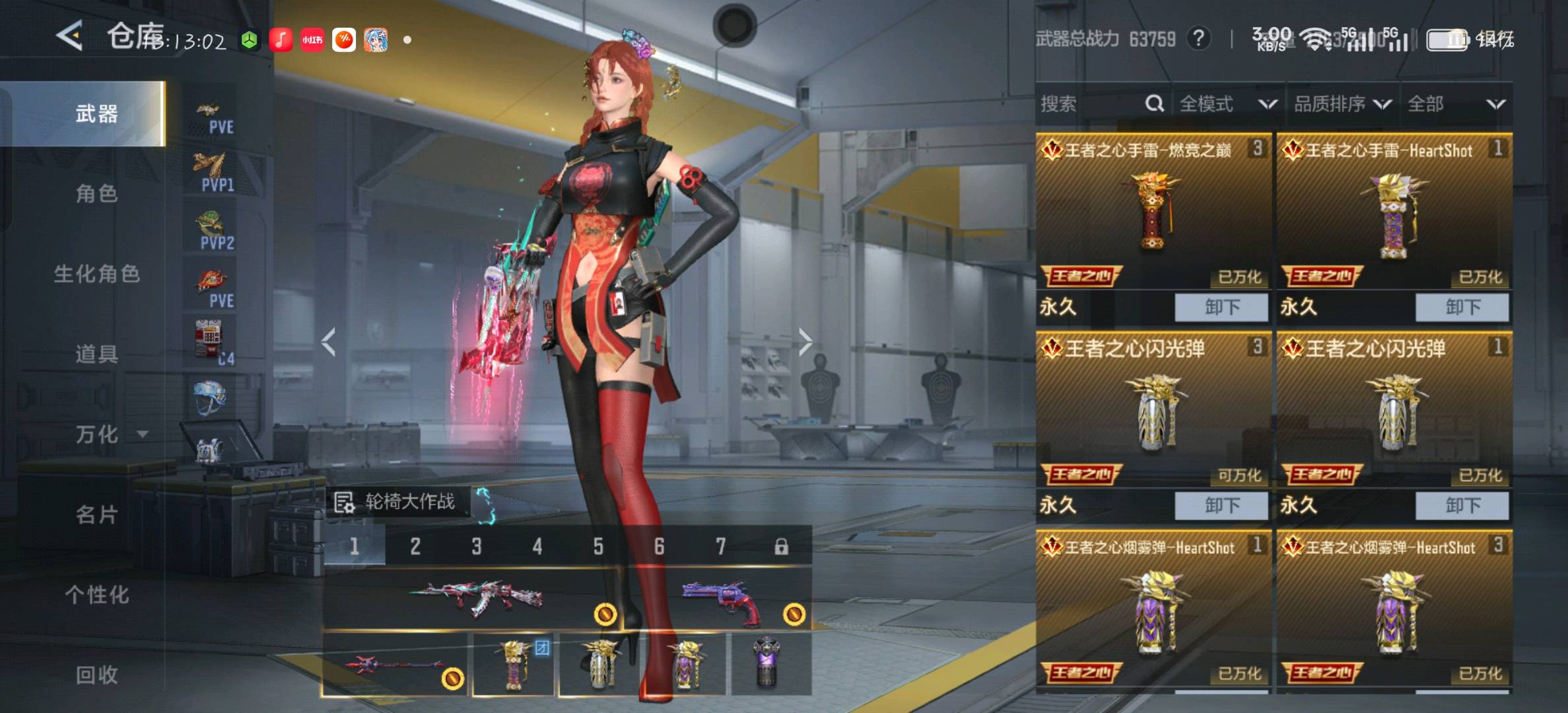Go back using the arrow beside 仓库
The image size is (1568, 713).
70,36
